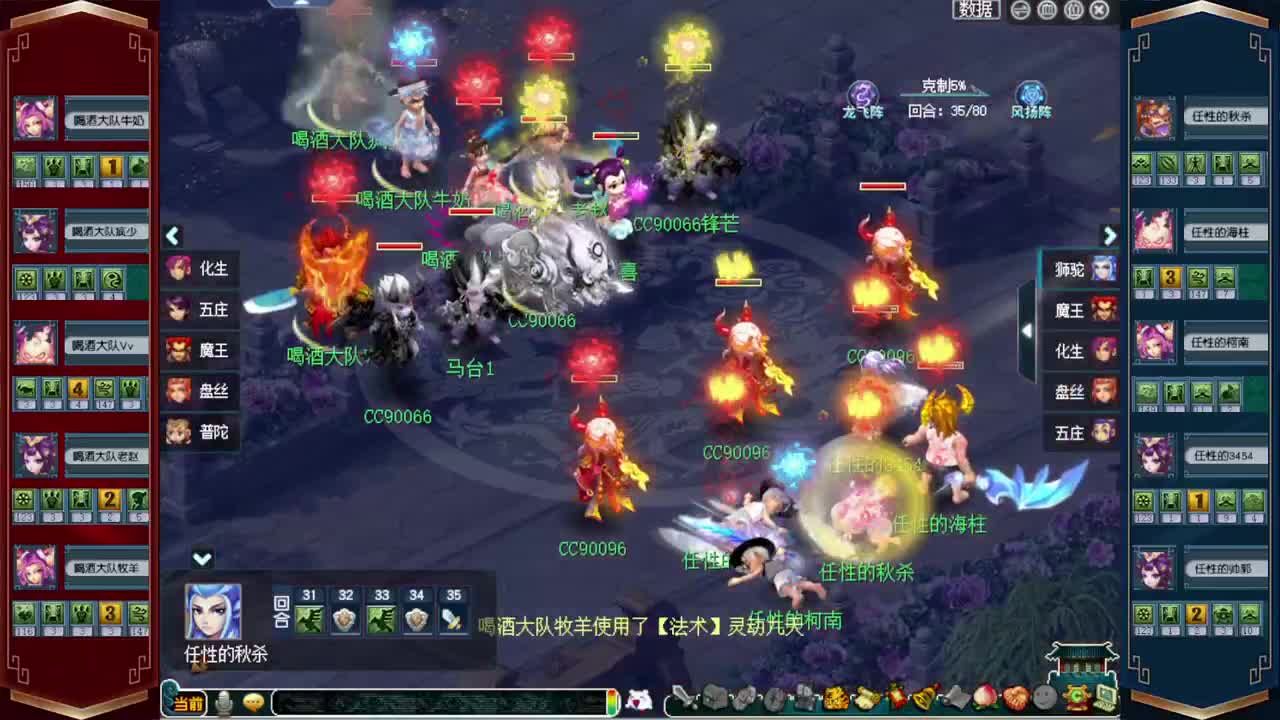Expand the right panel using the right arrow
Screen dimensions: 1280x720
tap(1110, 236)
